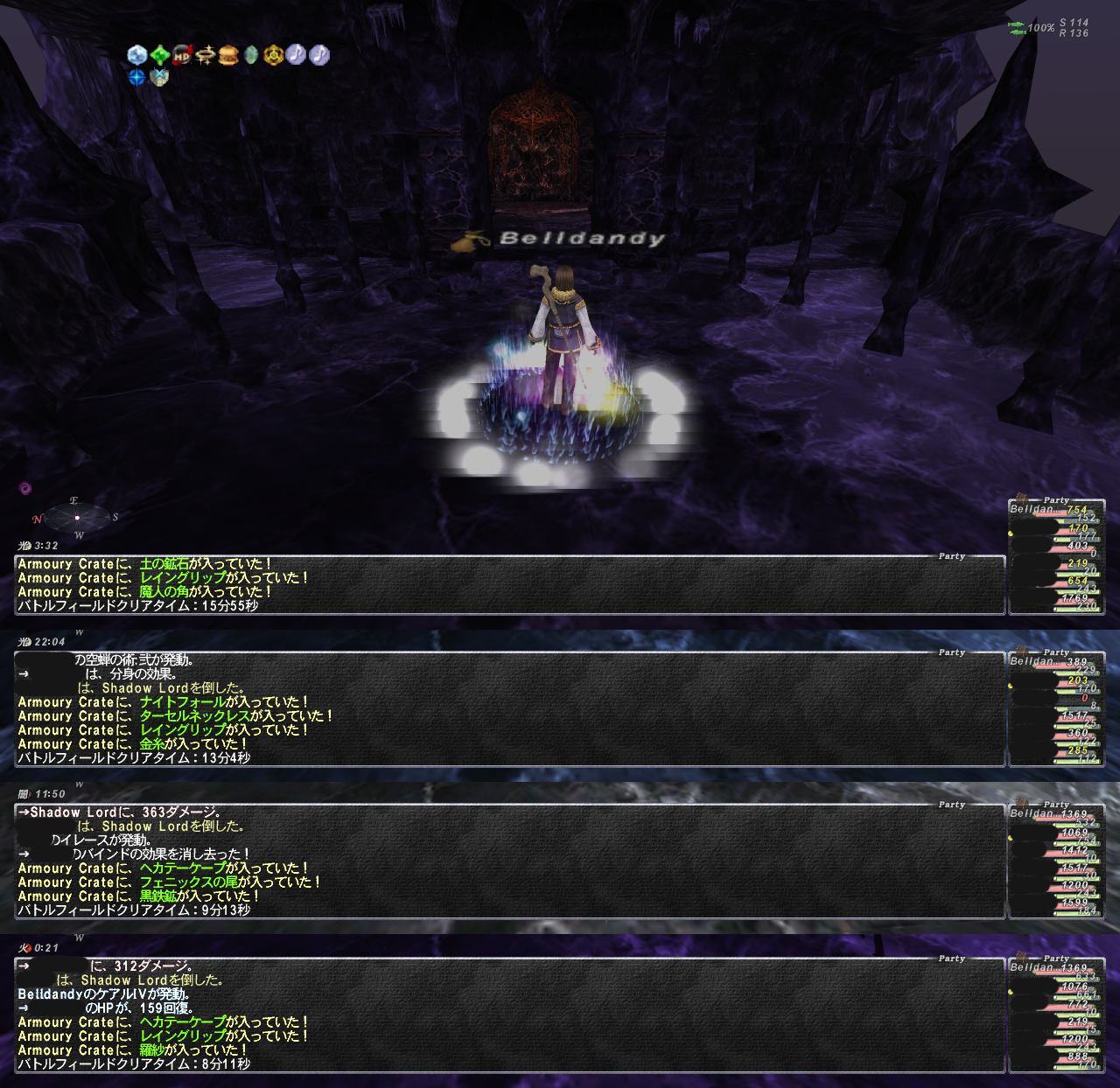Select Belldandy in the top party list
The image size is (1120, 1088).
1032,509
